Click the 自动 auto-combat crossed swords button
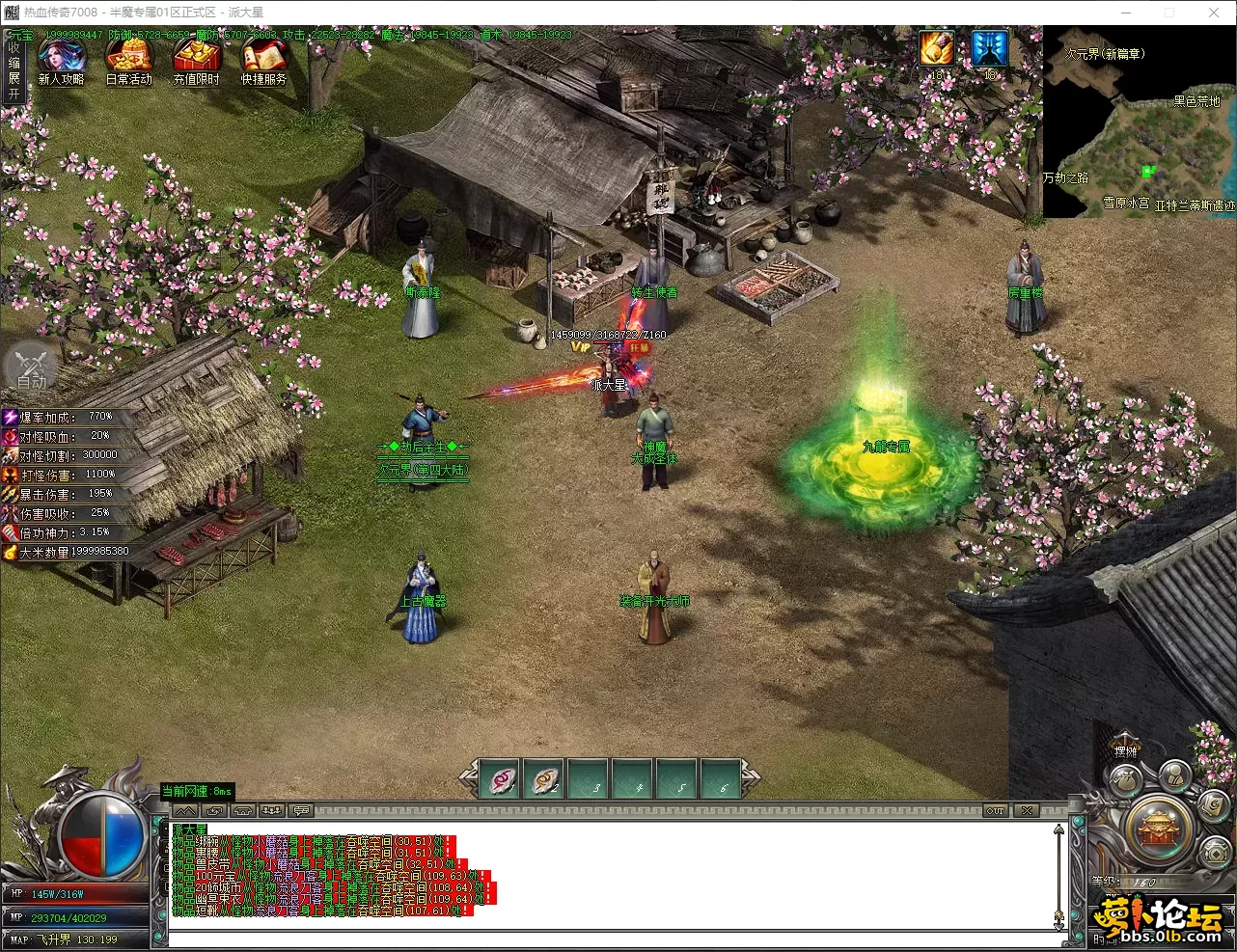Screen dimensions: 1237x952 32,367
